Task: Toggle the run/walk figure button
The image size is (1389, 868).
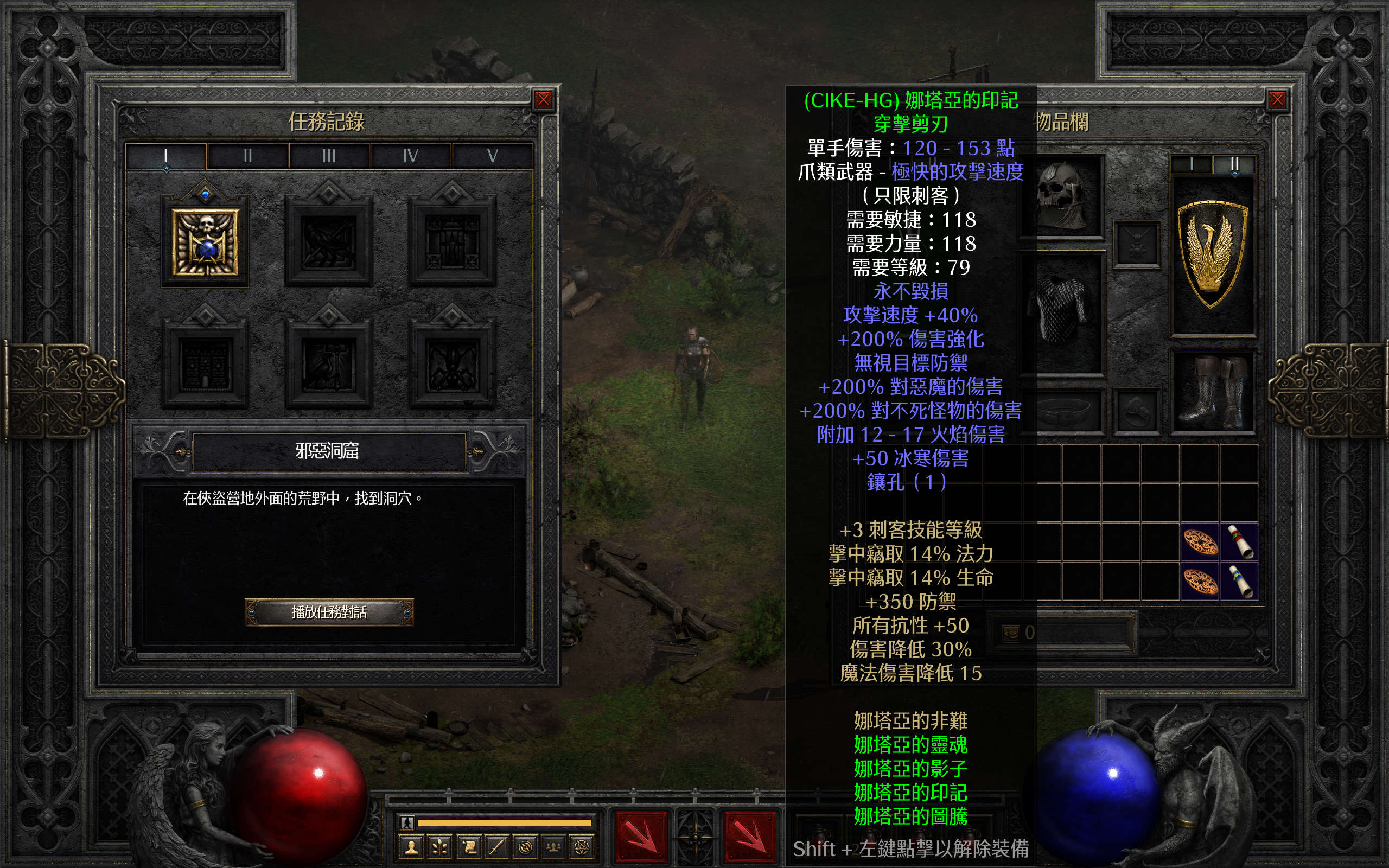Action: [407, 822]
